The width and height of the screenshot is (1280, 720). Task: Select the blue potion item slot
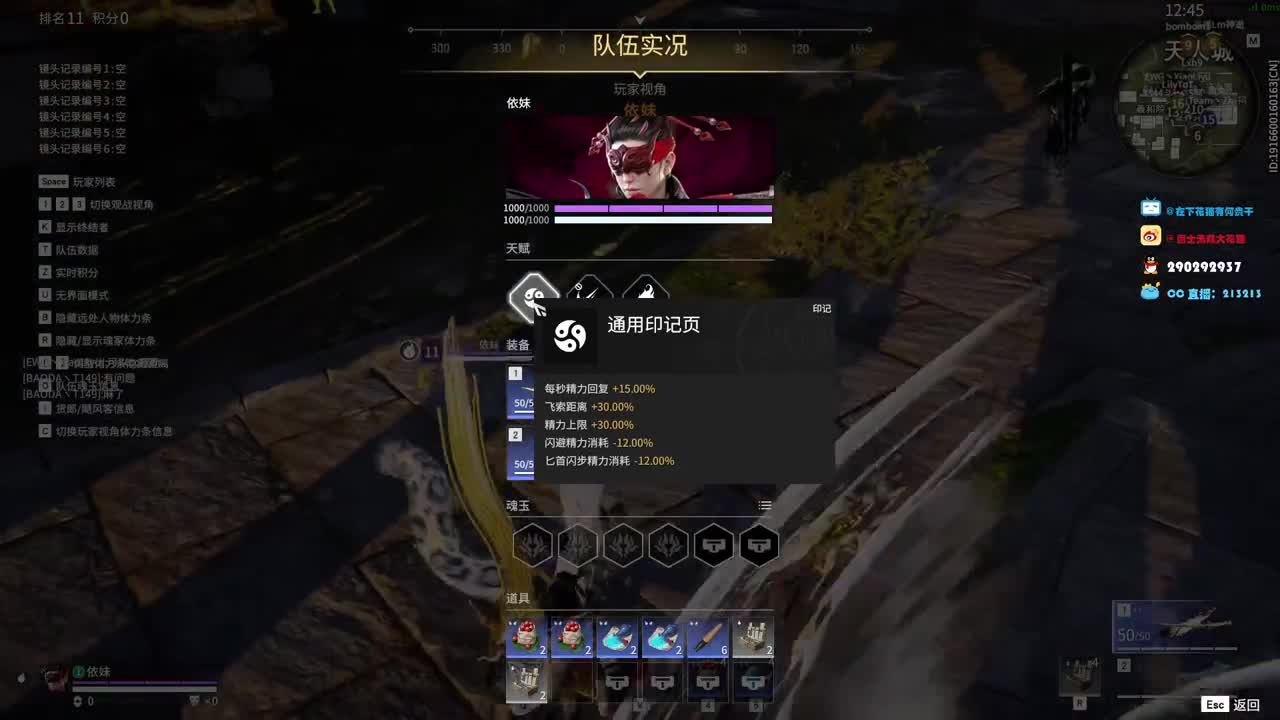point(619,638)
